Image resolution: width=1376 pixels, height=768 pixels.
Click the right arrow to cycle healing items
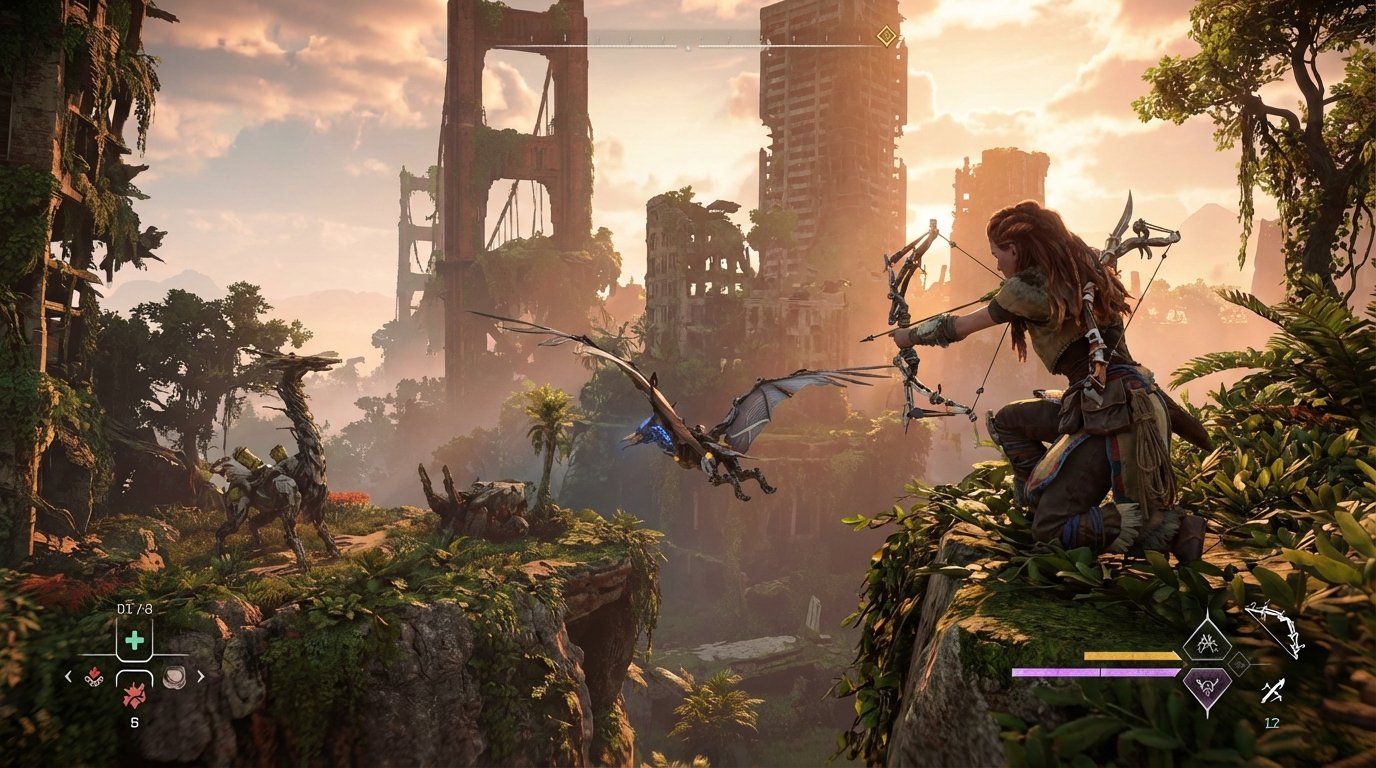pyautogui.click(x=200, y=677)
